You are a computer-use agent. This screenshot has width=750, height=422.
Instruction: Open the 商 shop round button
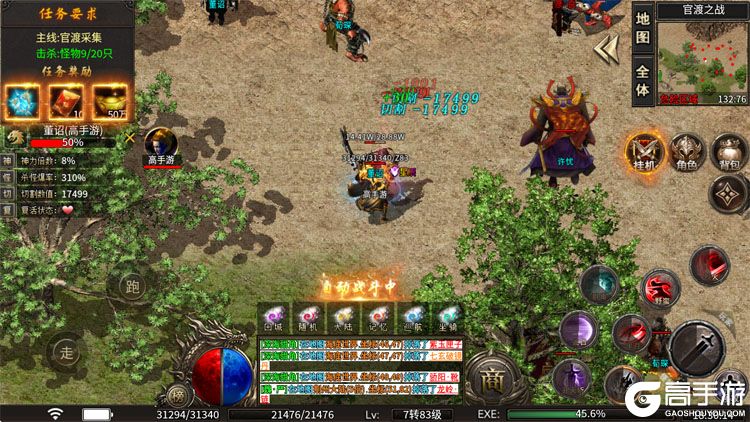491,380
